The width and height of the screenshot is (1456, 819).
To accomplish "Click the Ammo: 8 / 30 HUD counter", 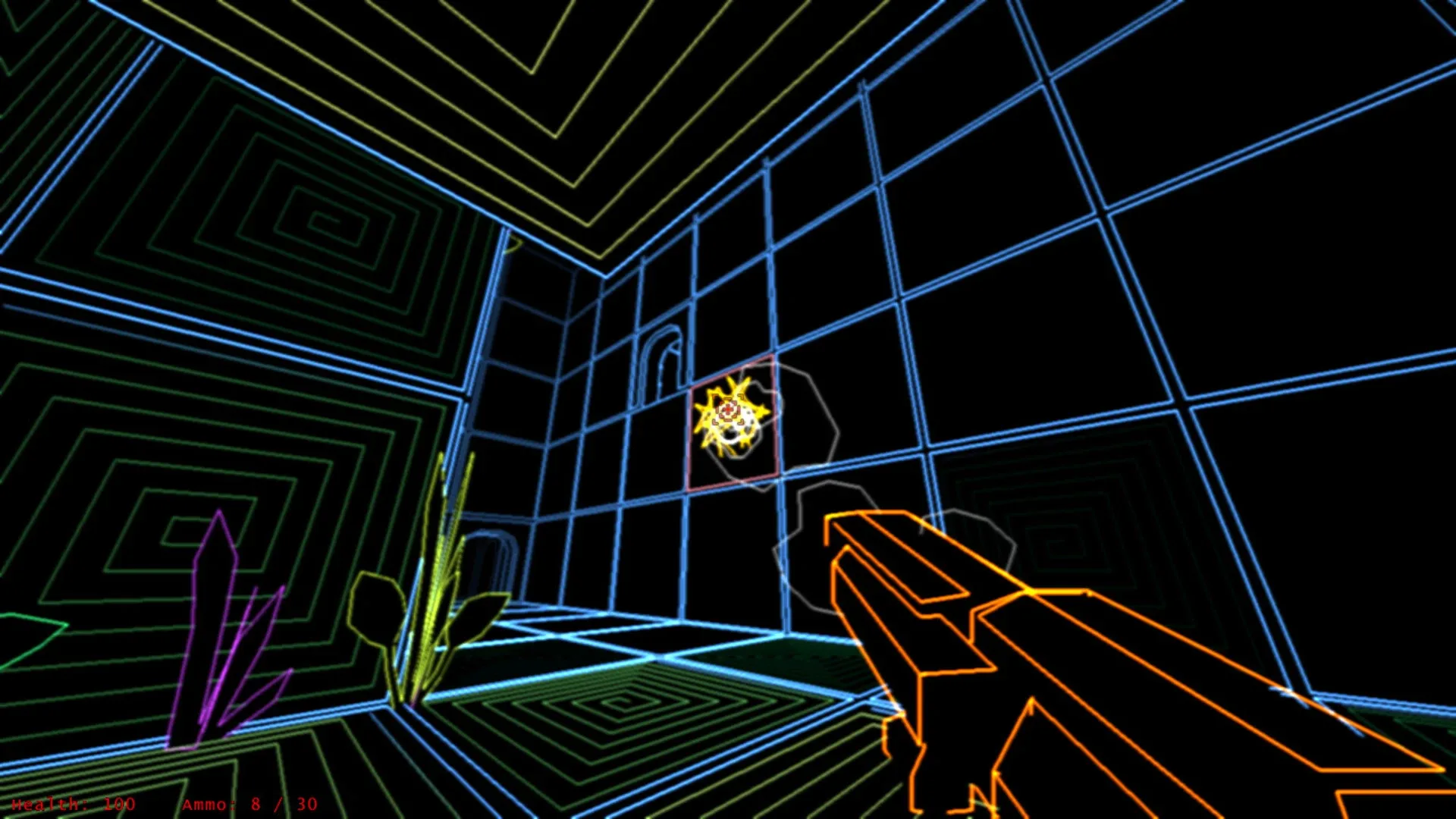I will click(250, 805).
